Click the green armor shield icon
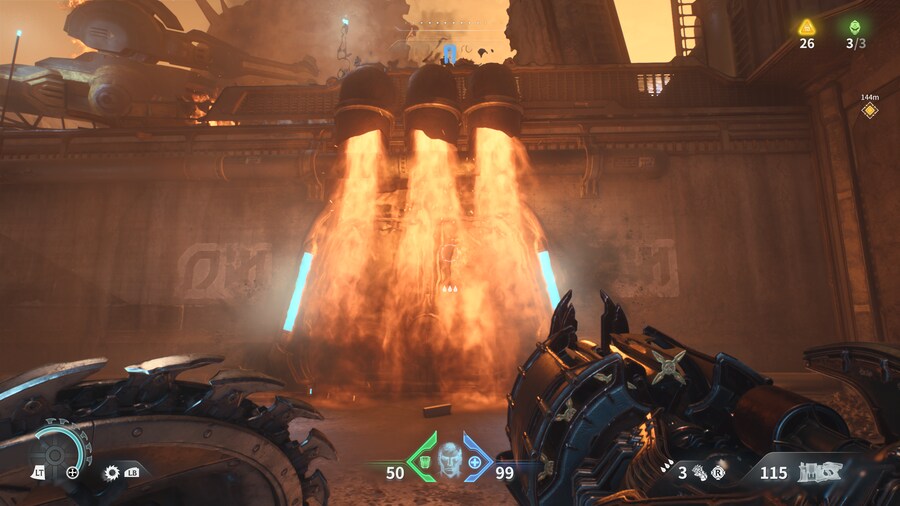This screenshot has height=506, width=900. point(423,462)
